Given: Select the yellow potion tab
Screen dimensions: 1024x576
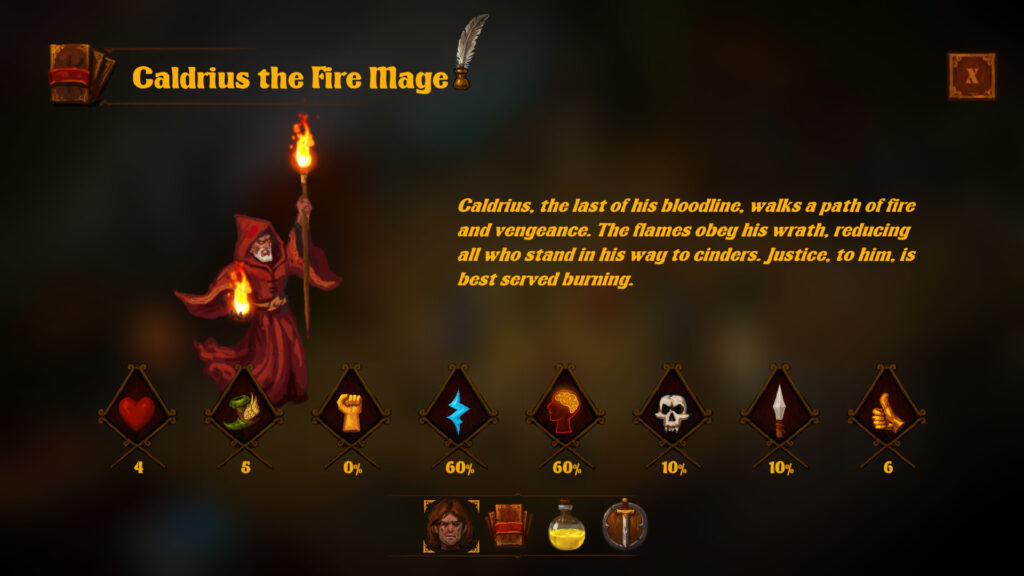Looking at the screenshot, I should click(566, 526).
